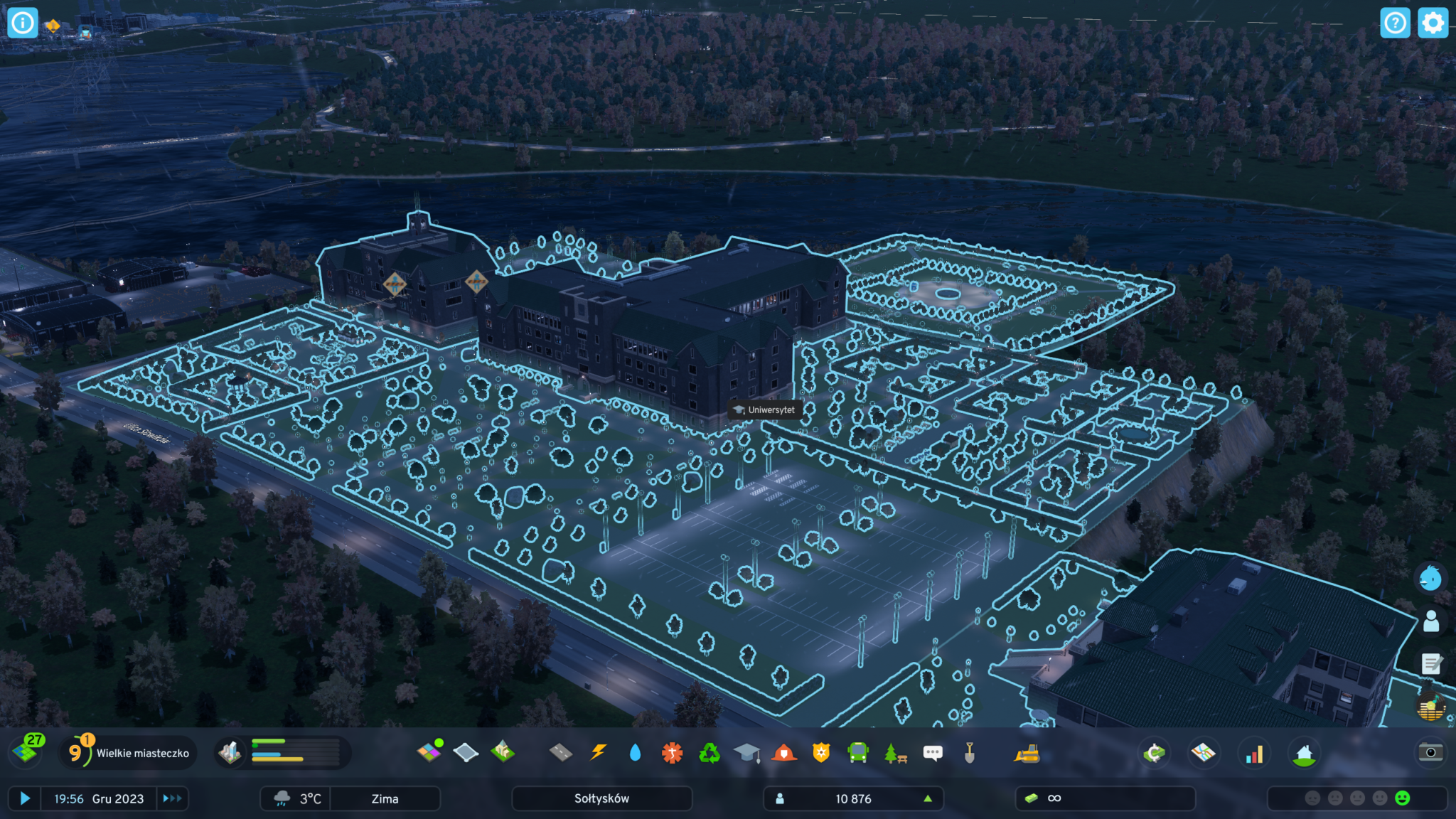This screenshot has width=1456, height=819.
Task: Open the Zones tool menu
Action: 429,752
